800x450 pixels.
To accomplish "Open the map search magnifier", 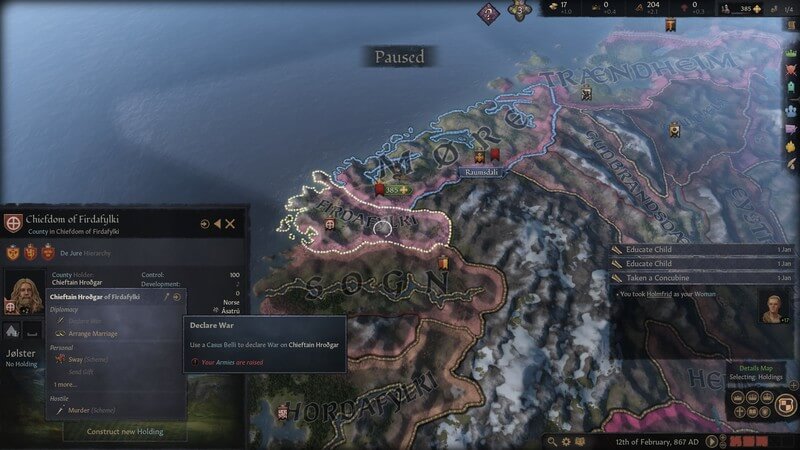I will tap(552, 441).
